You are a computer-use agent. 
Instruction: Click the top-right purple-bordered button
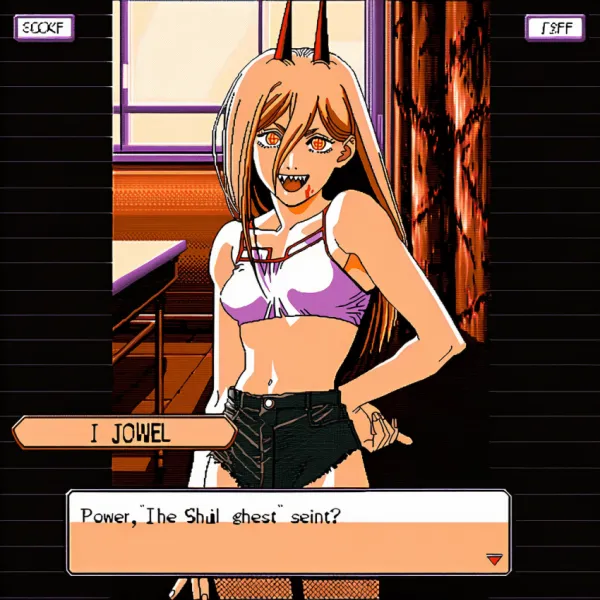coord(555,28)
